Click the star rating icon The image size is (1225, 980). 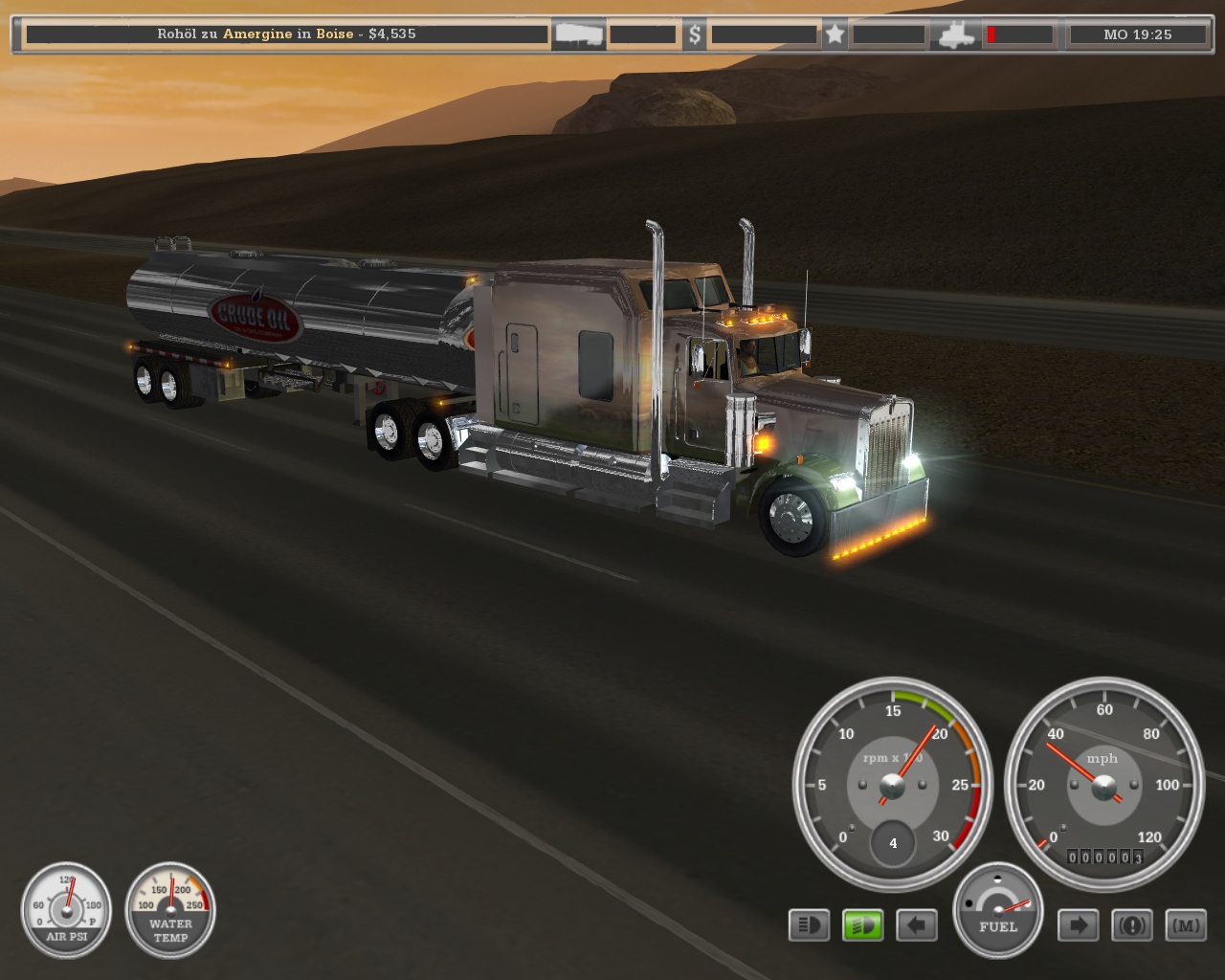click(835, 34)
